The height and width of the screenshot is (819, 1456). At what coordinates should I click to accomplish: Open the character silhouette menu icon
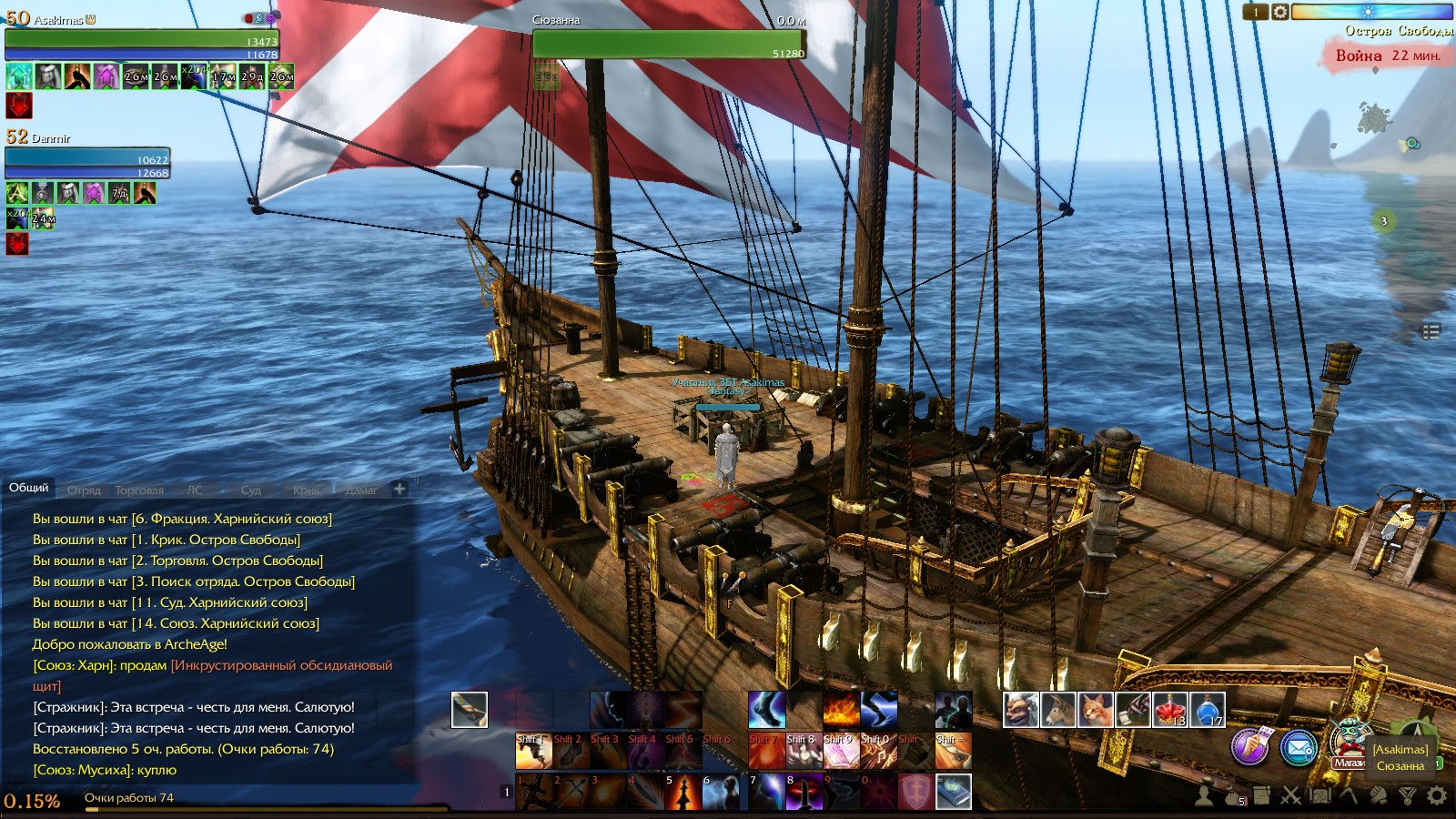[x=1203, y=796]
